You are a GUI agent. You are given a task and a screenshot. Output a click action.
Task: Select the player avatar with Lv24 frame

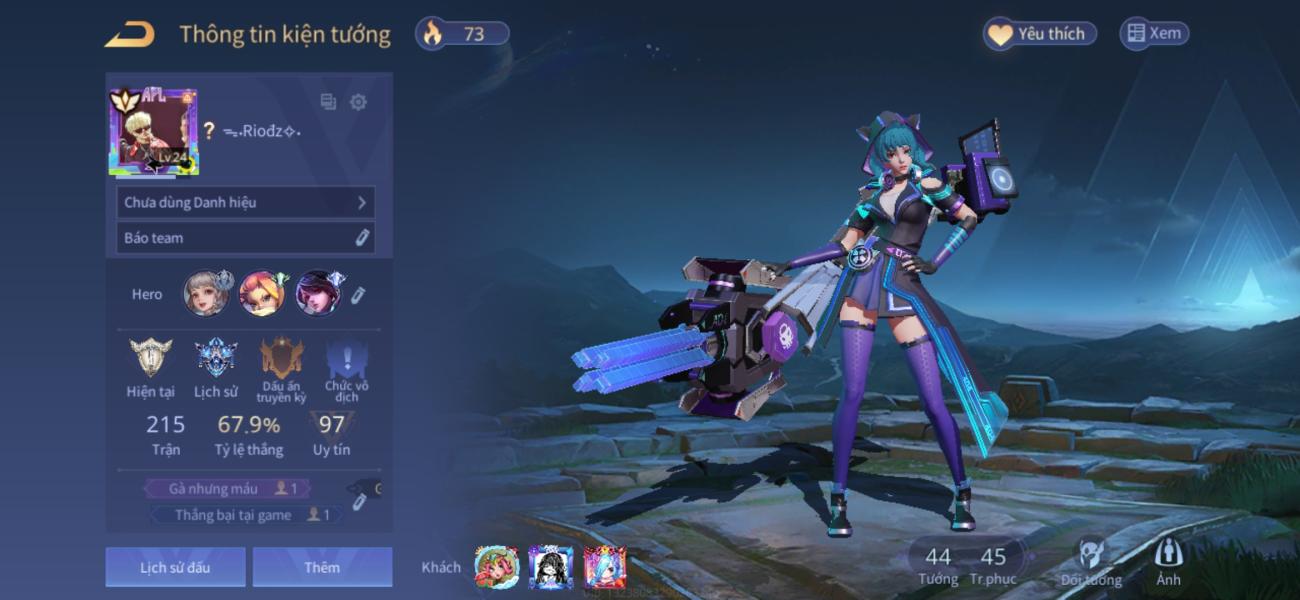(x=153, y=131)
